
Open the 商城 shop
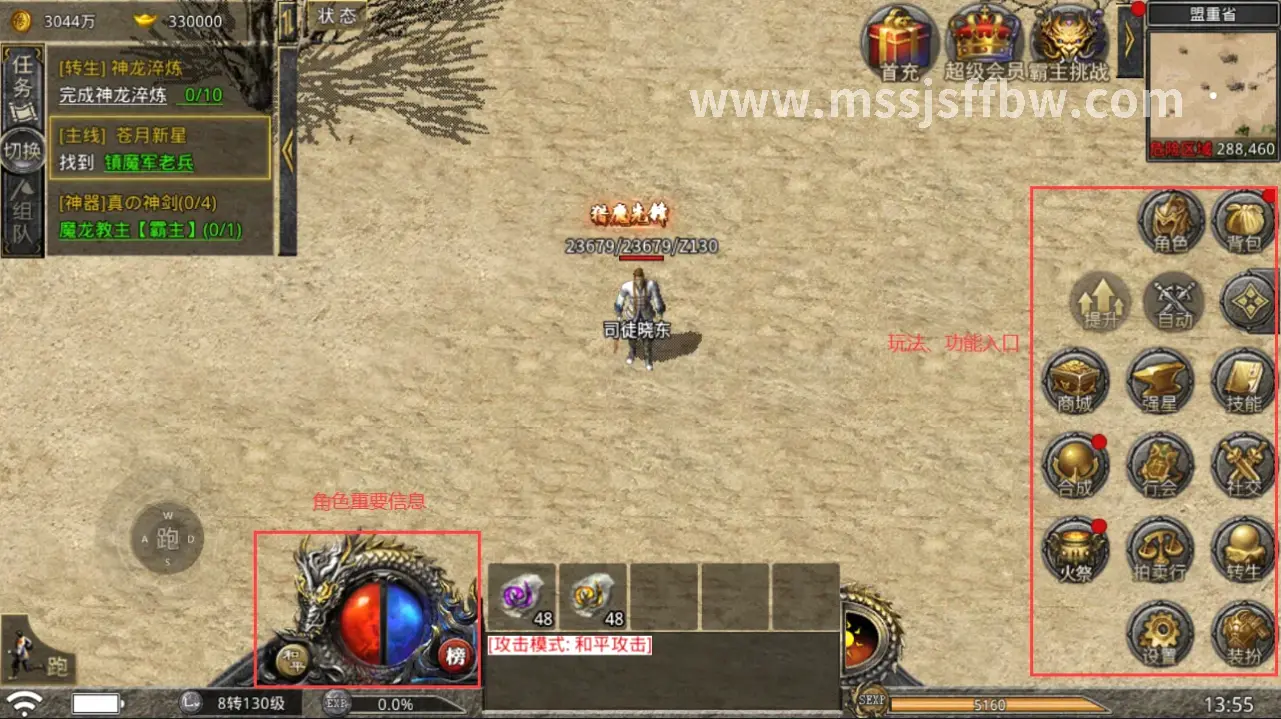1075,382
